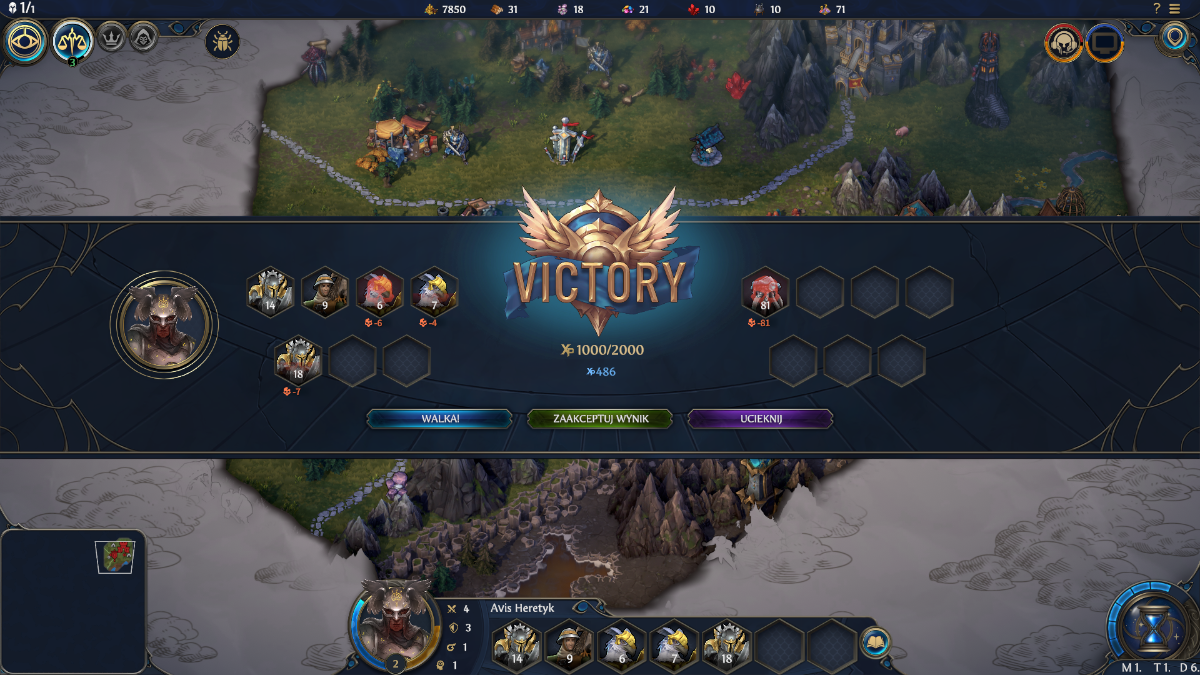Activate the map pin location button
The image size is (1200, 675).
click(x=1174, y=39)
